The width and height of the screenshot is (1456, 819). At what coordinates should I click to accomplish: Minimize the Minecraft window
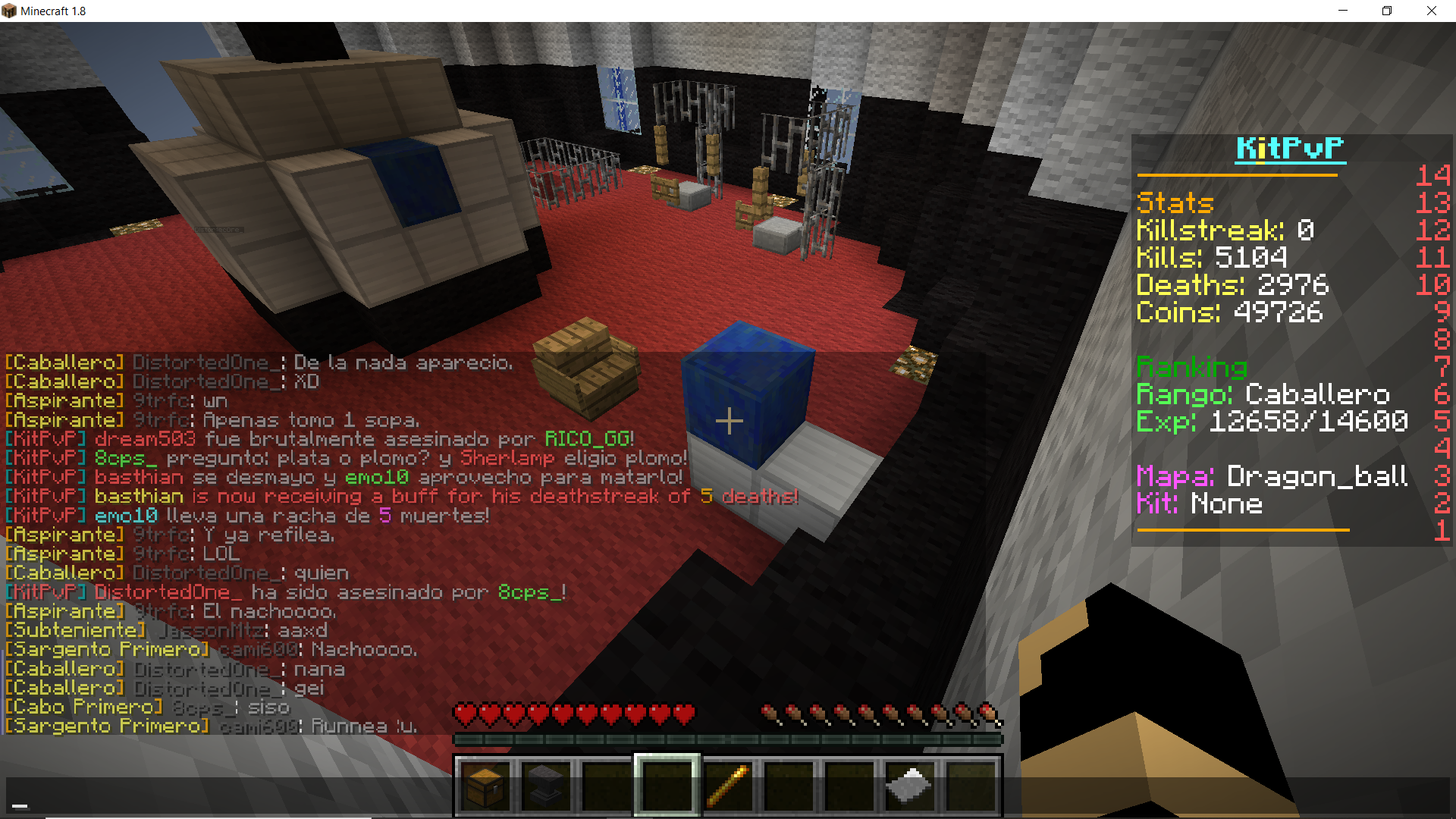click(x=1343, y=11)
